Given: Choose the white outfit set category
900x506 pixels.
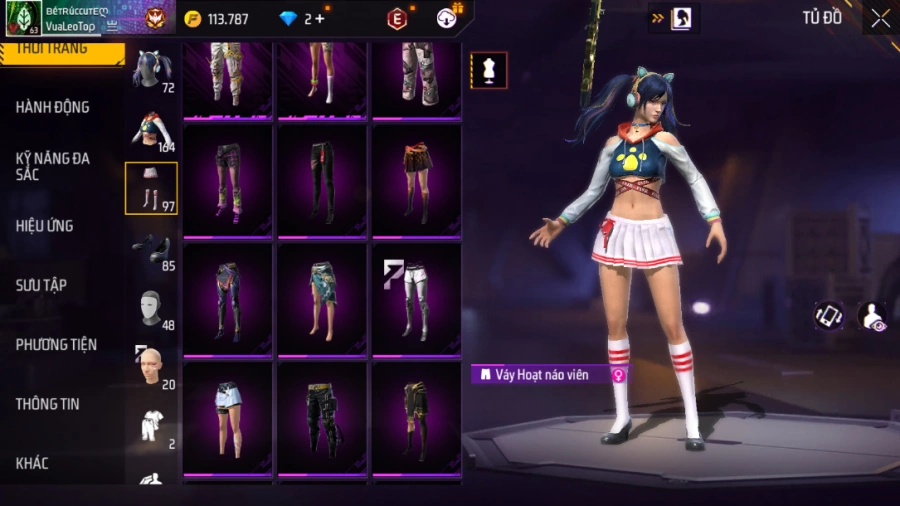Looking at the screenshot, I should coord(151,427).
